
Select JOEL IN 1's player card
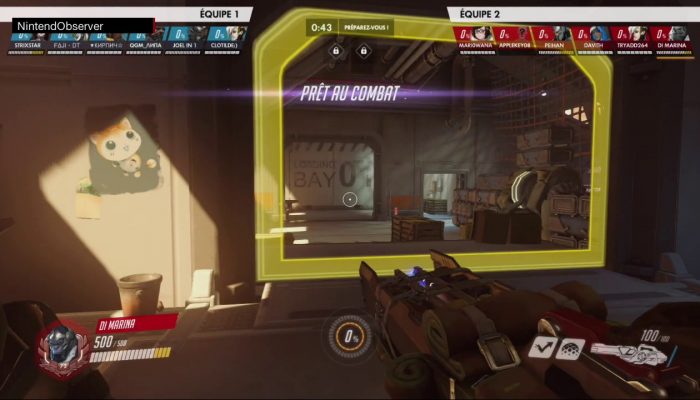pos(185,37)
